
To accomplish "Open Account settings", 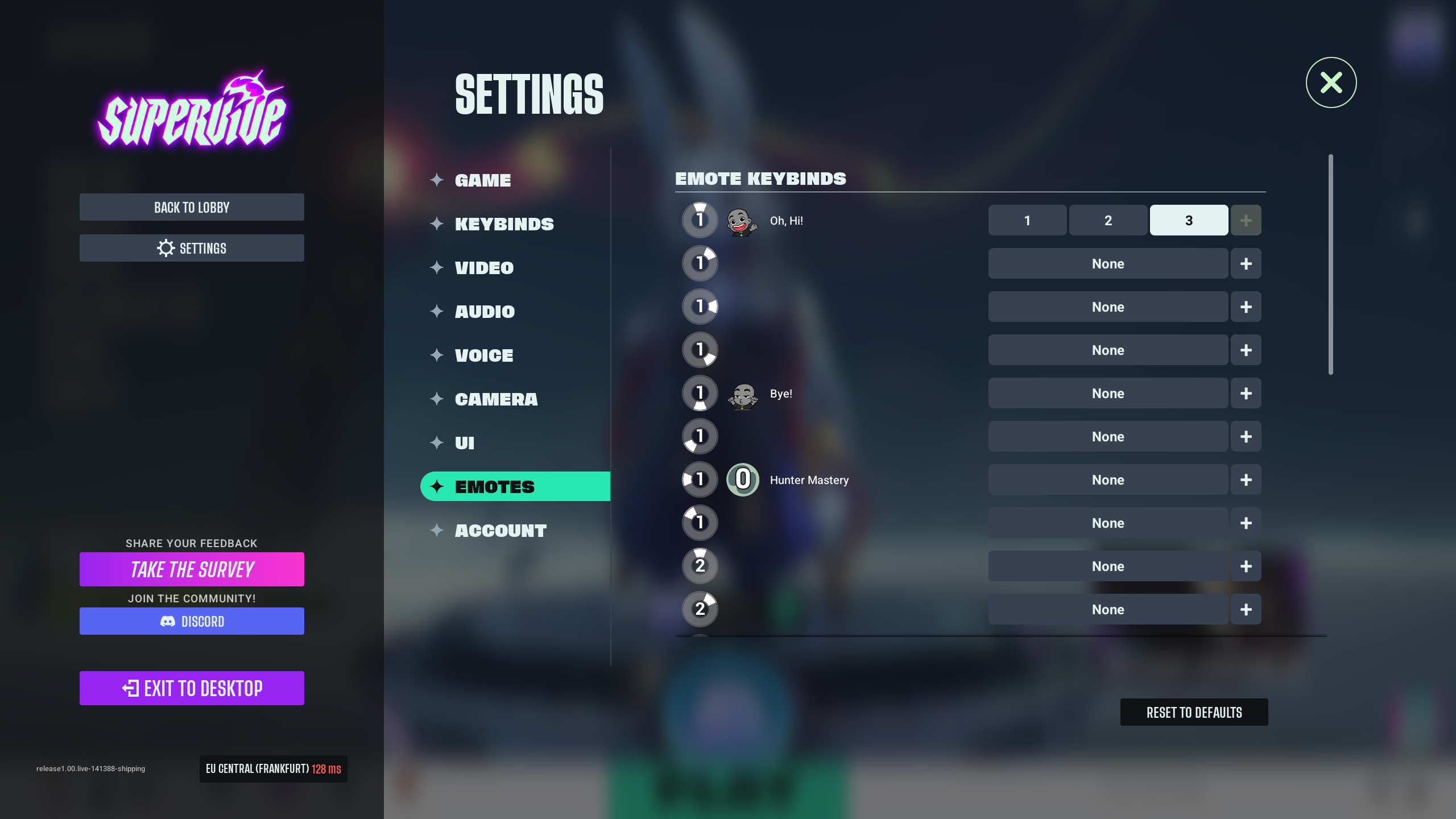I will [500, 531].
